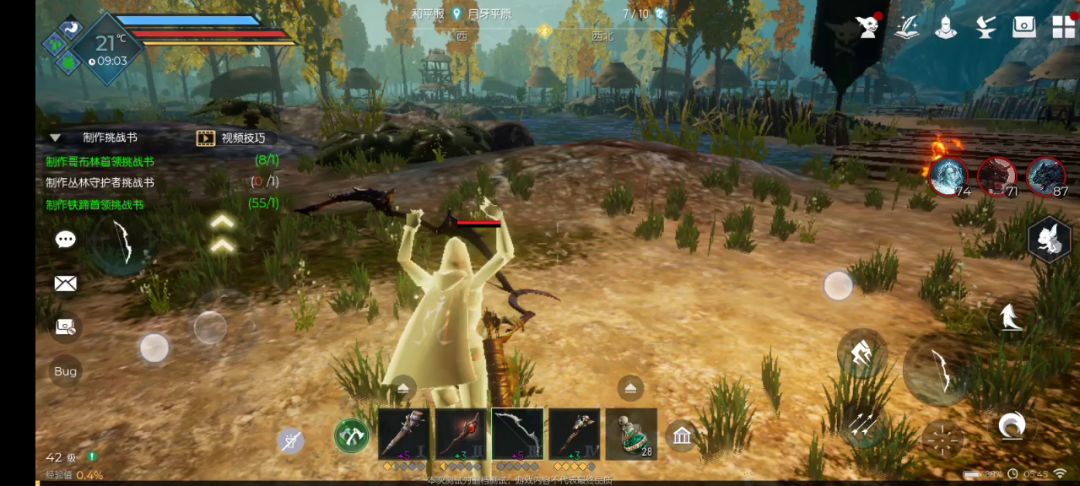Open the mail envelope icon
Image resolution: width=1080 pixels, height=486 pixels.
(x=66, y=283)
